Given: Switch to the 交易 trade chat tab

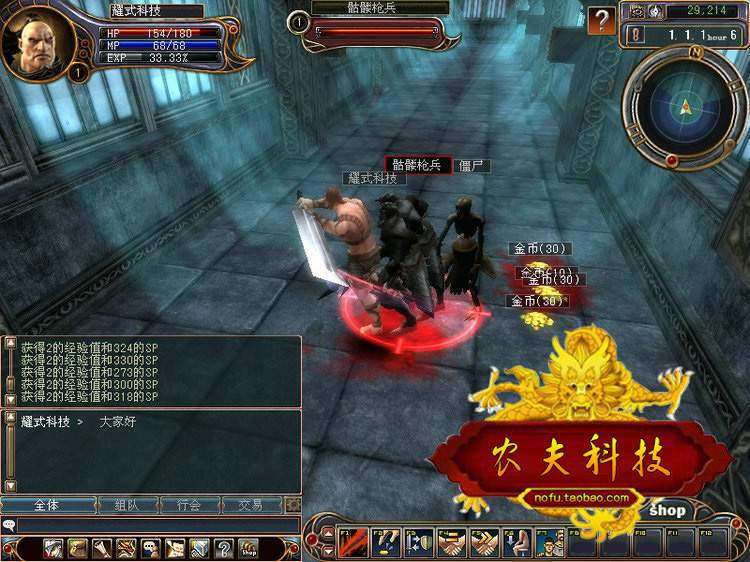Looking at the screenshot, I should pyautogui.click(x=250, y=505).
